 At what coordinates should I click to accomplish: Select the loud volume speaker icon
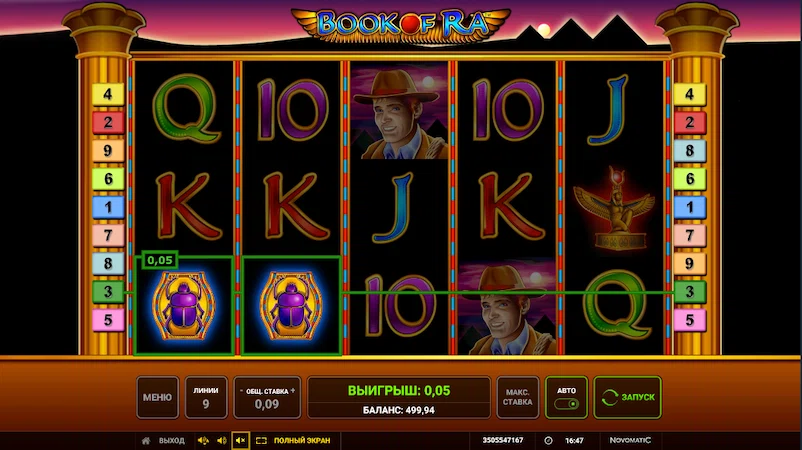point(203,440)
